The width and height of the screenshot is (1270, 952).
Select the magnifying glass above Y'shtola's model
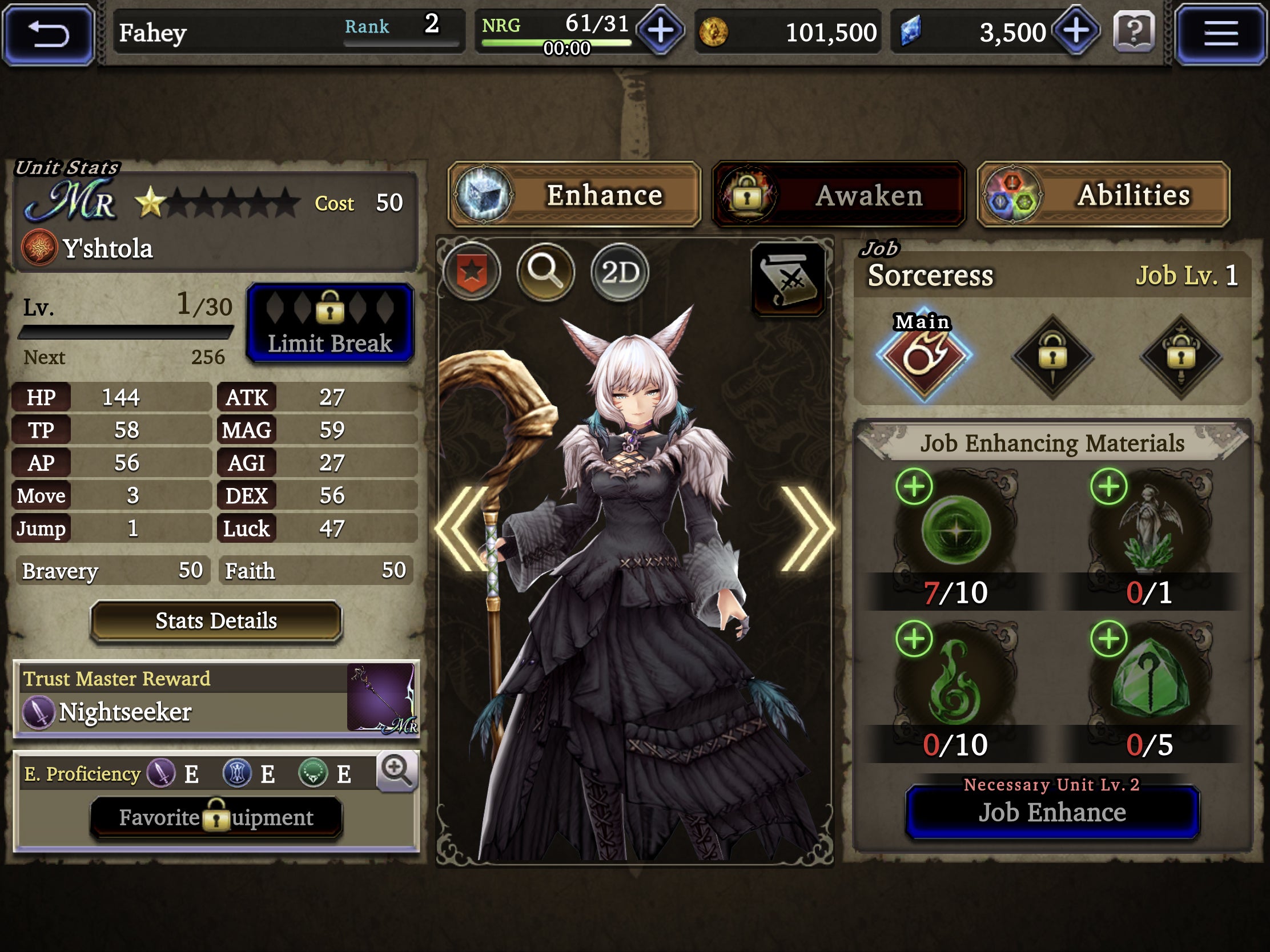tap(546, 273)
